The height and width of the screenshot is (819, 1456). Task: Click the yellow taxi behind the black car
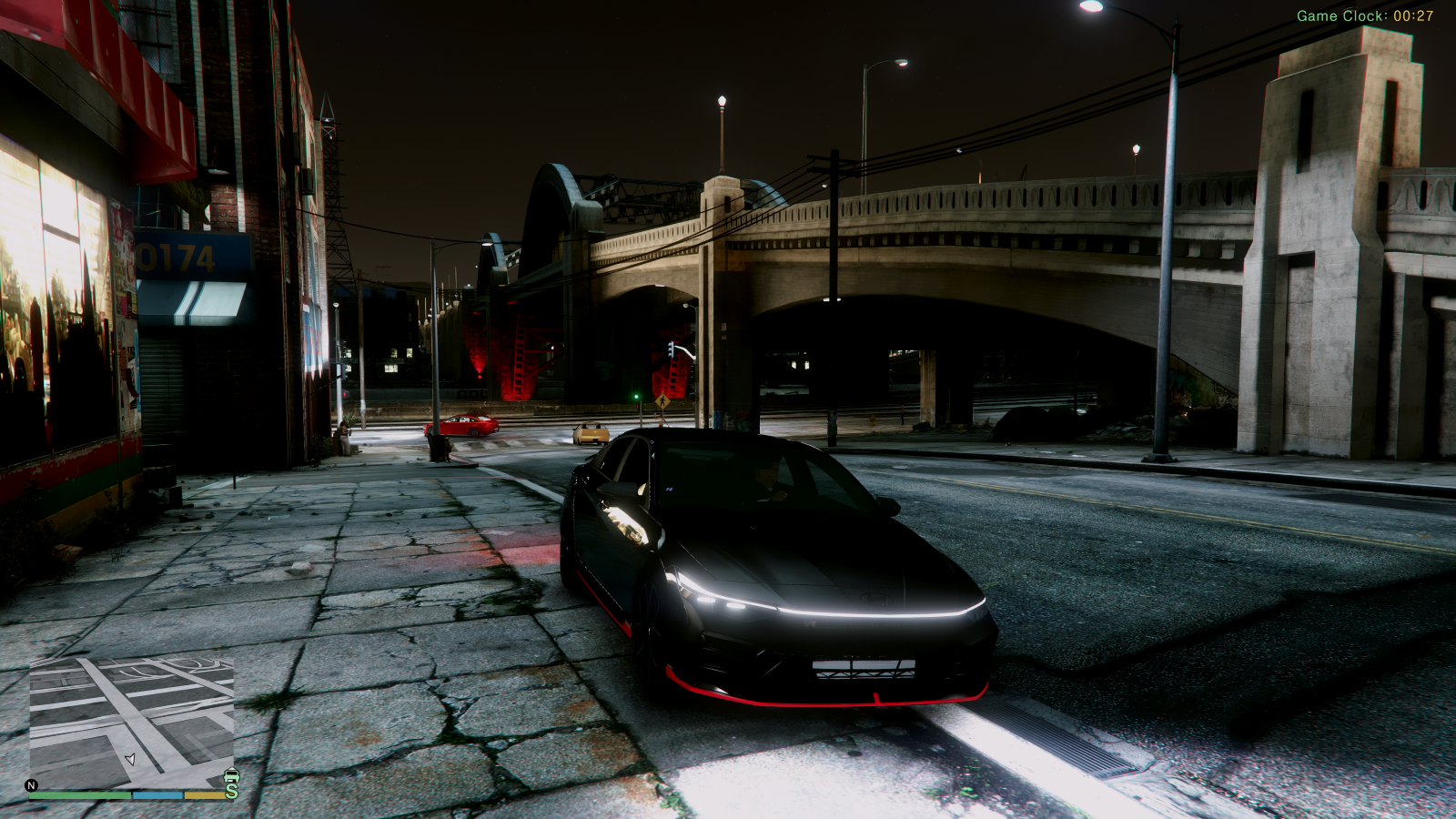pyautogui.click(x=591, y=434)
